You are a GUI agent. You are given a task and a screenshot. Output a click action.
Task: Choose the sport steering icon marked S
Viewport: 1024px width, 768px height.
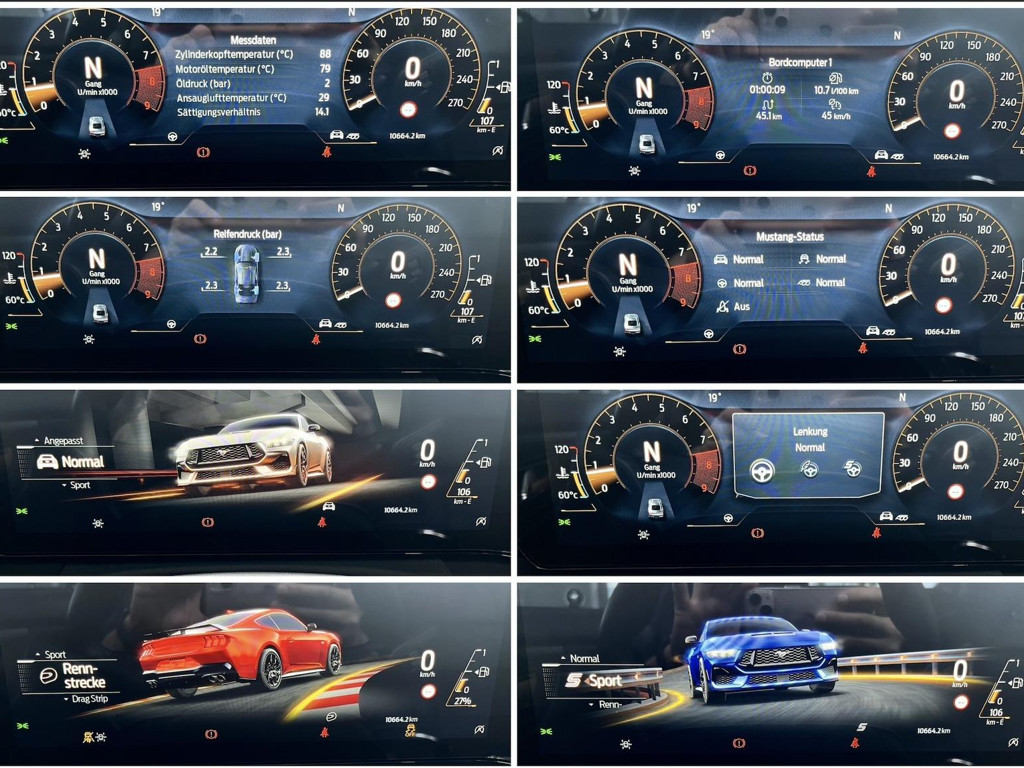(x=853, y=469)
